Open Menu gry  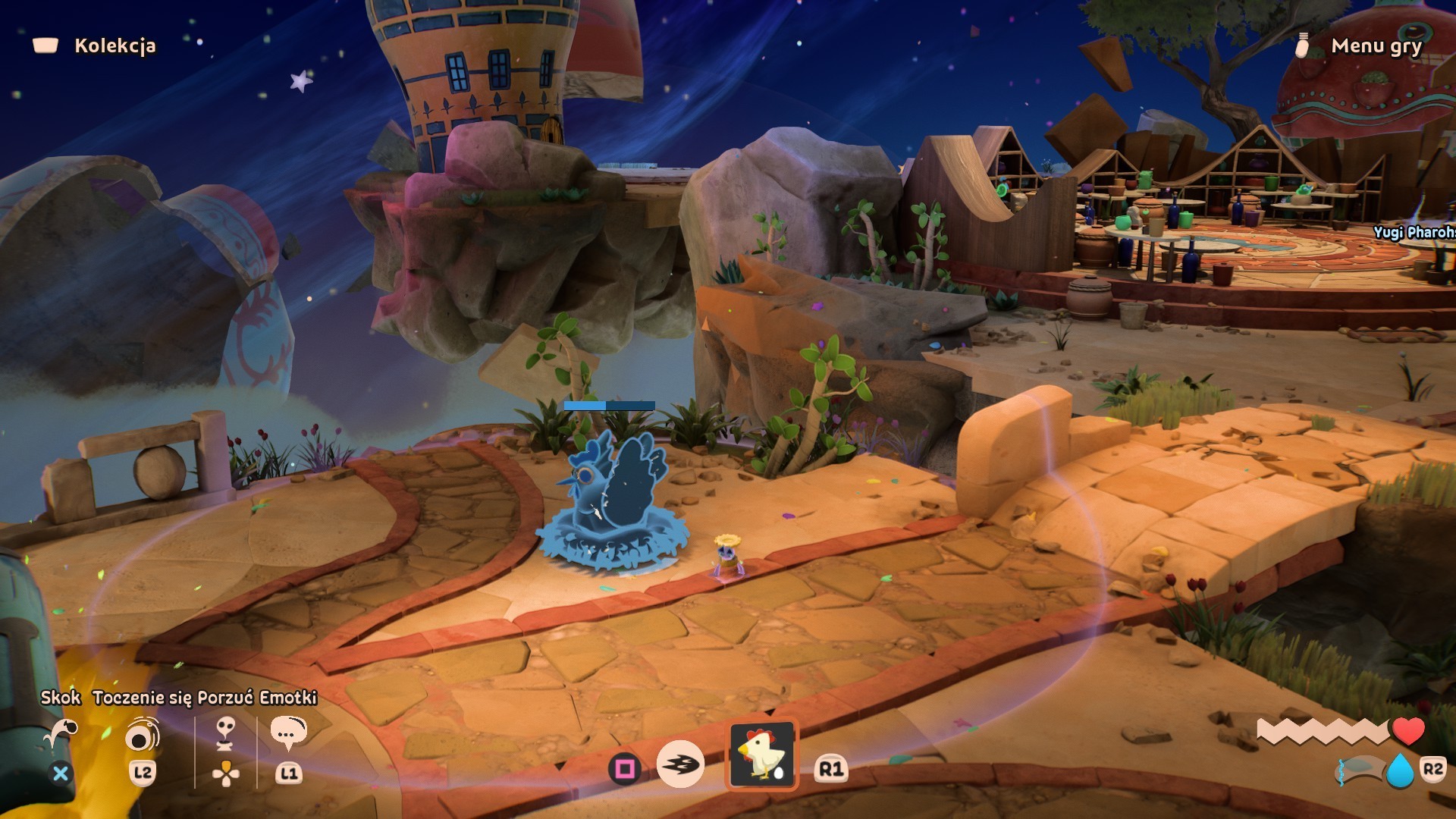[1376, 45]
